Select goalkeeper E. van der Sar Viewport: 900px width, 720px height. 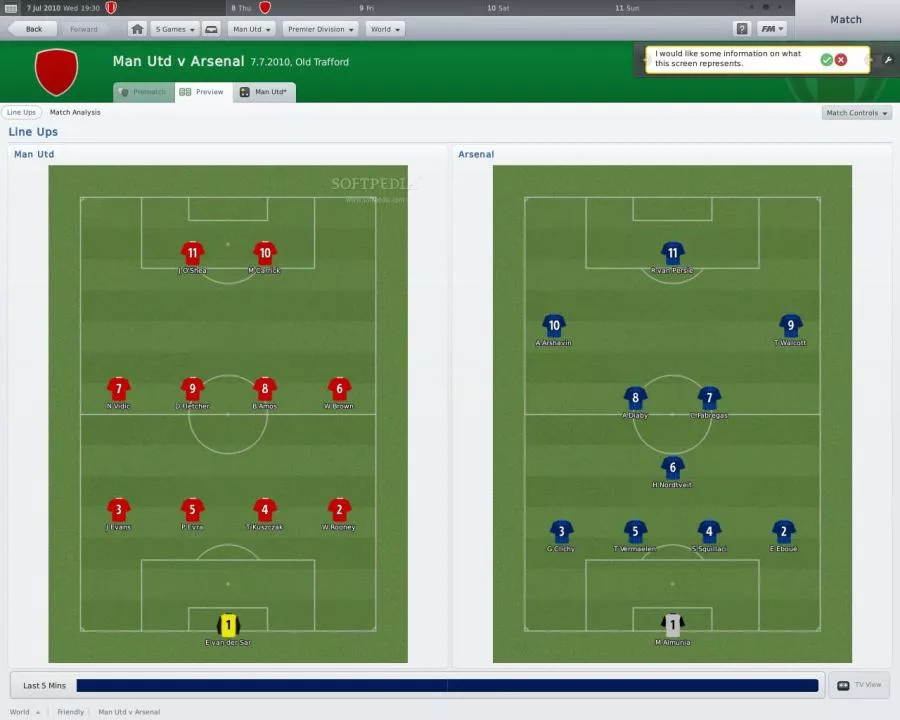(x=228, y=626)
